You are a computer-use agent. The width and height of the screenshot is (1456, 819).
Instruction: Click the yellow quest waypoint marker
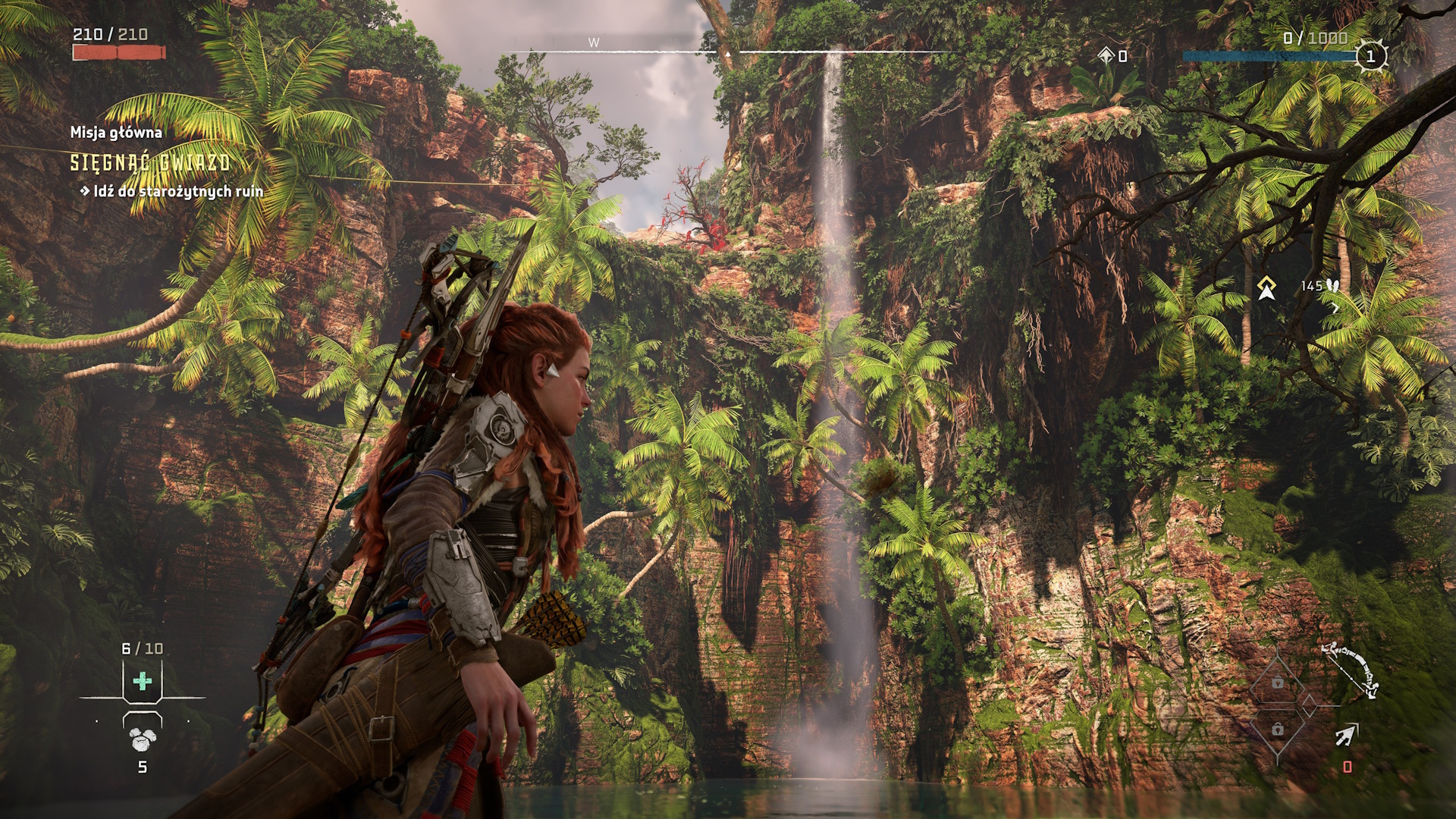1266,287
